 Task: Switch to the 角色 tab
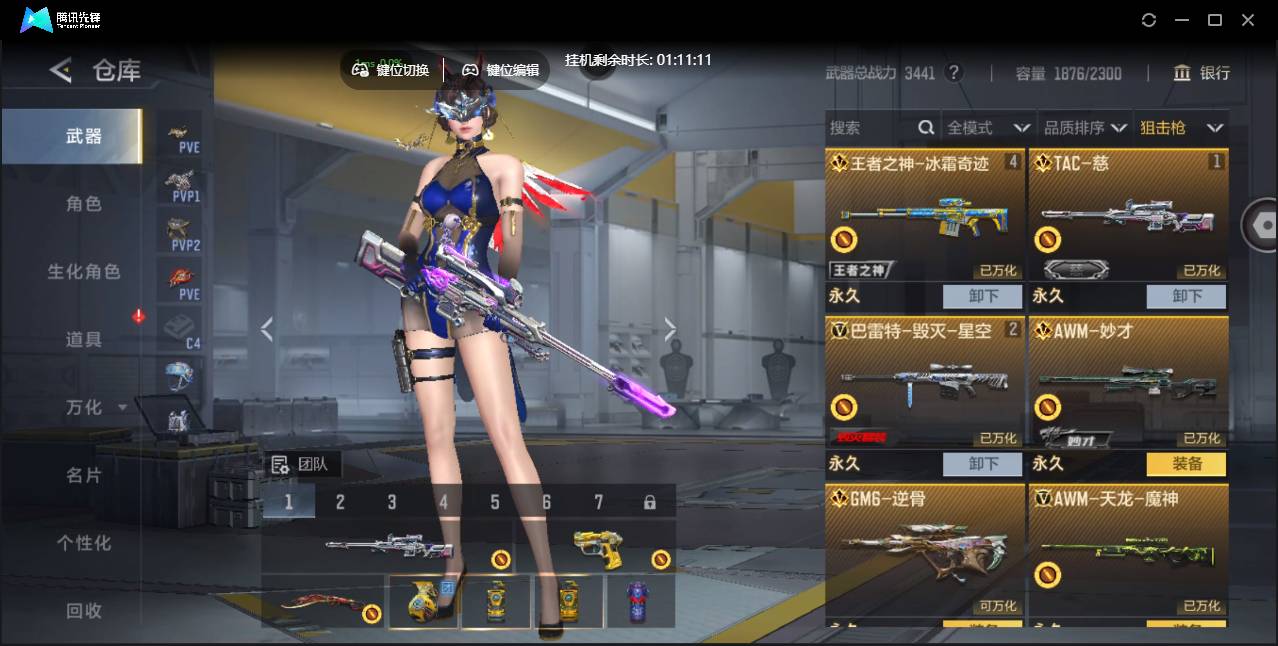(84, 204)
